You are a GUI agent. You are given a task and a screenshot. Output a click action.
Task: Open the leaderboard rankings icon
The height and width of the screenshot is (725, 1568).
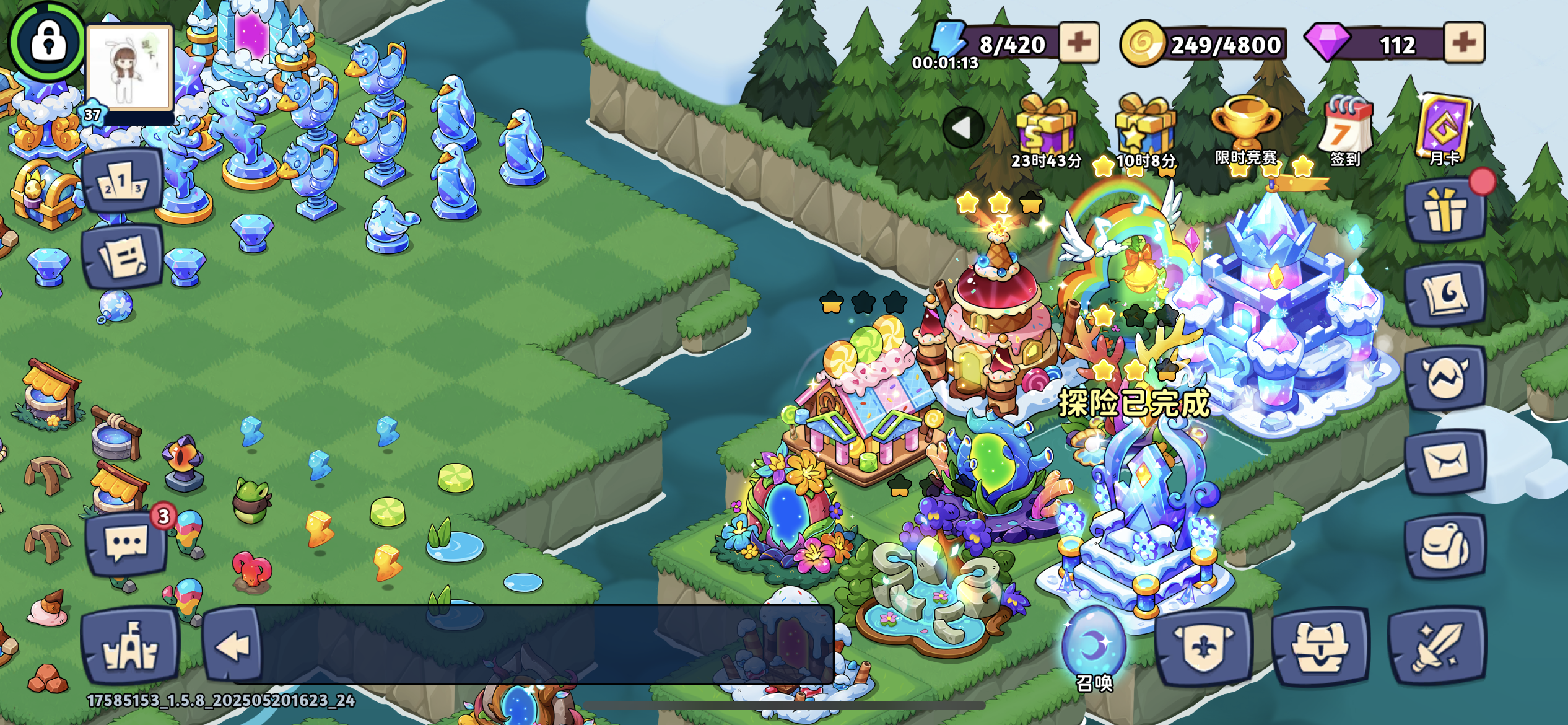[x=121, y=182]
